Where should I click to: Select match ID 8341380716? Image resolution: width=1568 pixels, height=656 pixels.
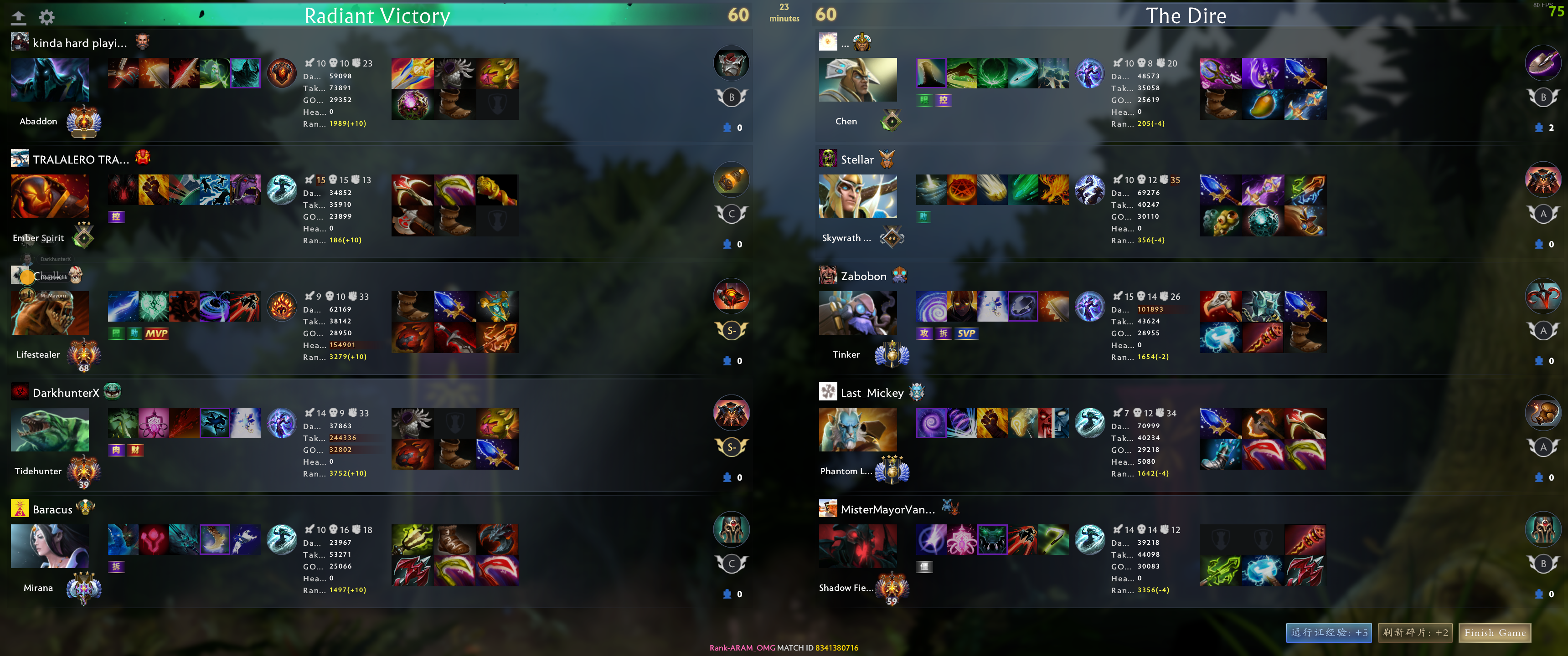point(836,648)
